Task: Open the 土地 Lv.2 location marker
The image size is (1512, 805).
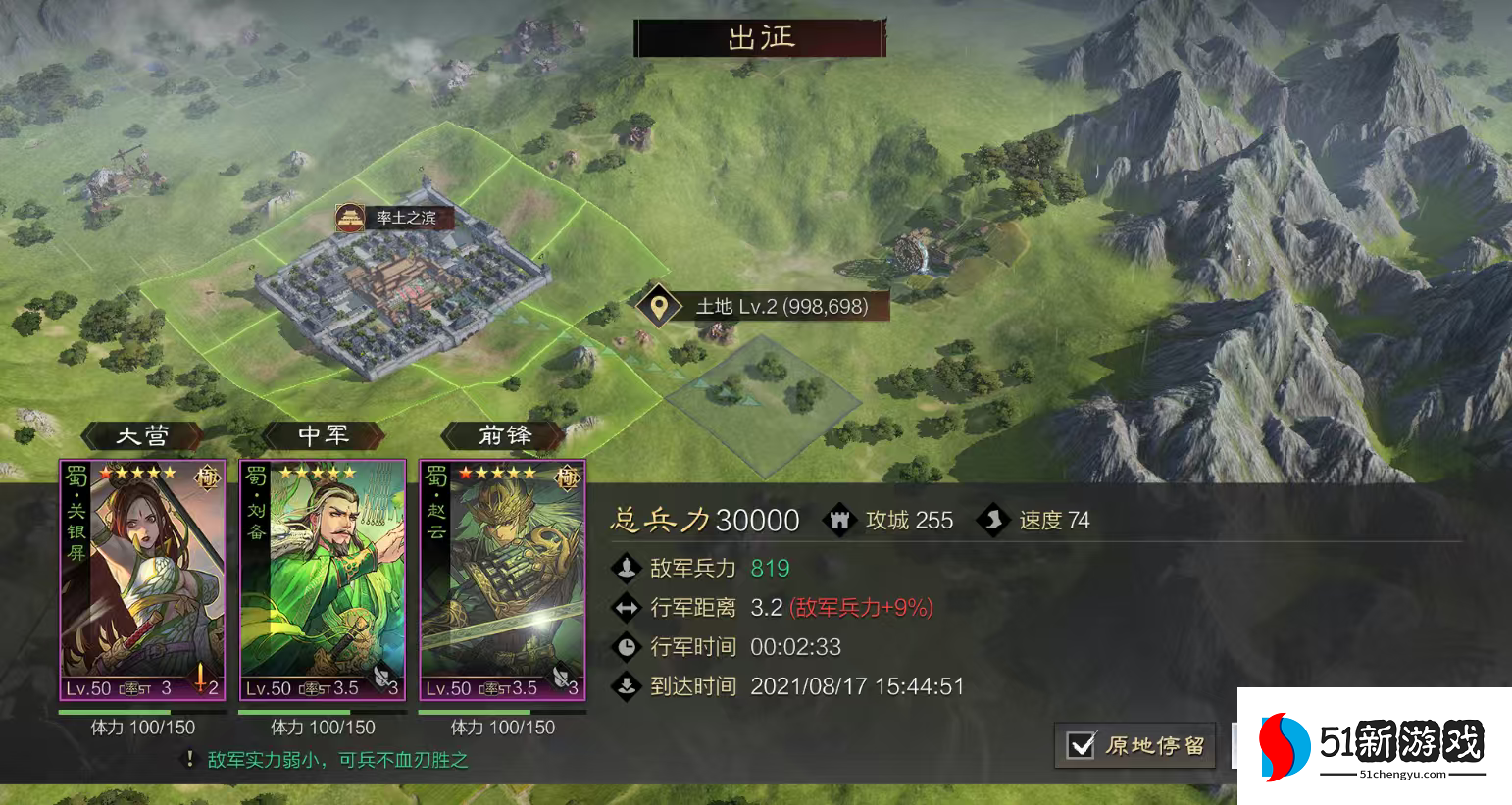Action: (657, 305)
